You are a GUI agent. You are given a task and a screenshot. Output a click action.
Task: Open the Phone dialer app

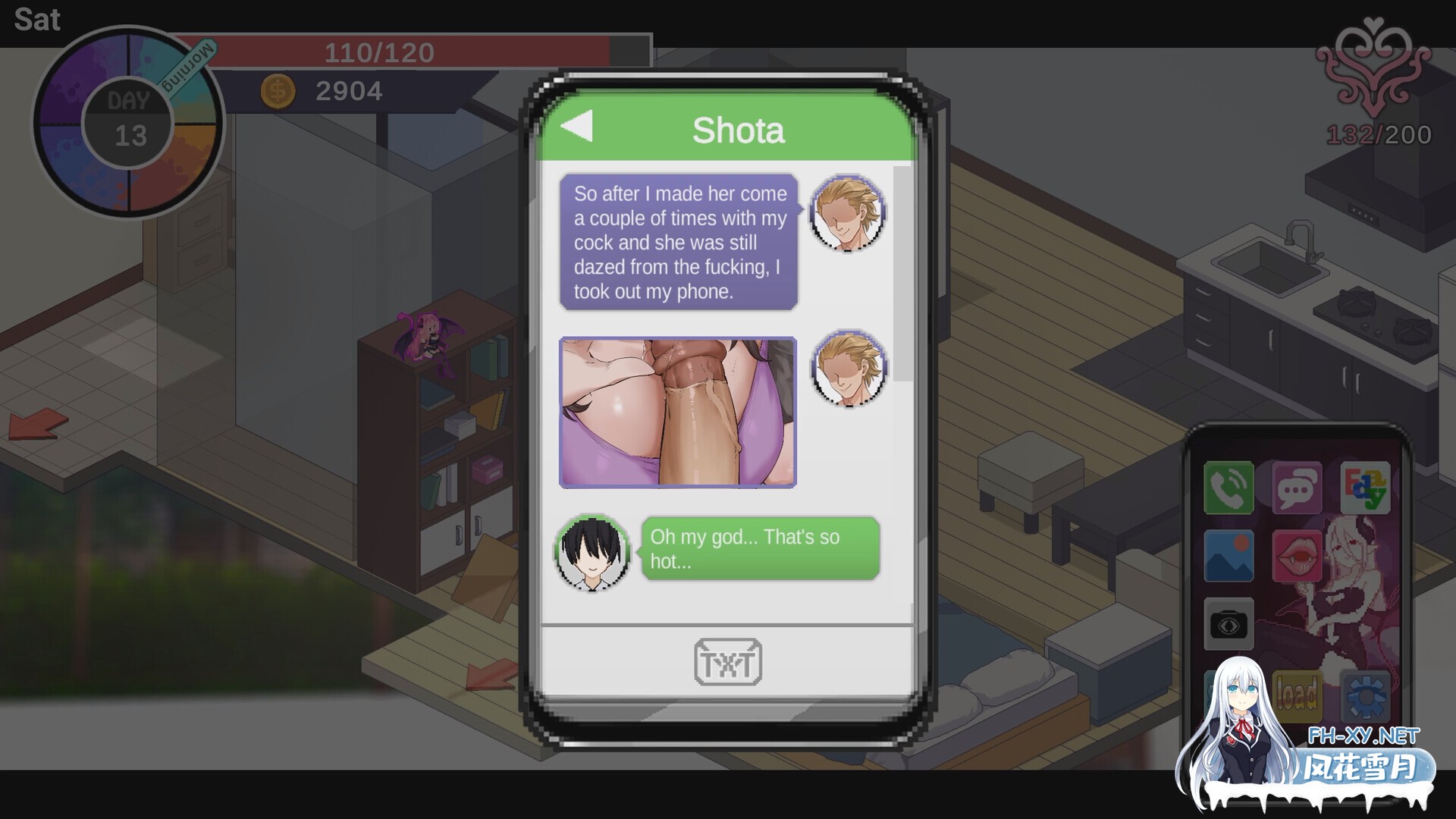click(1228, 488)
